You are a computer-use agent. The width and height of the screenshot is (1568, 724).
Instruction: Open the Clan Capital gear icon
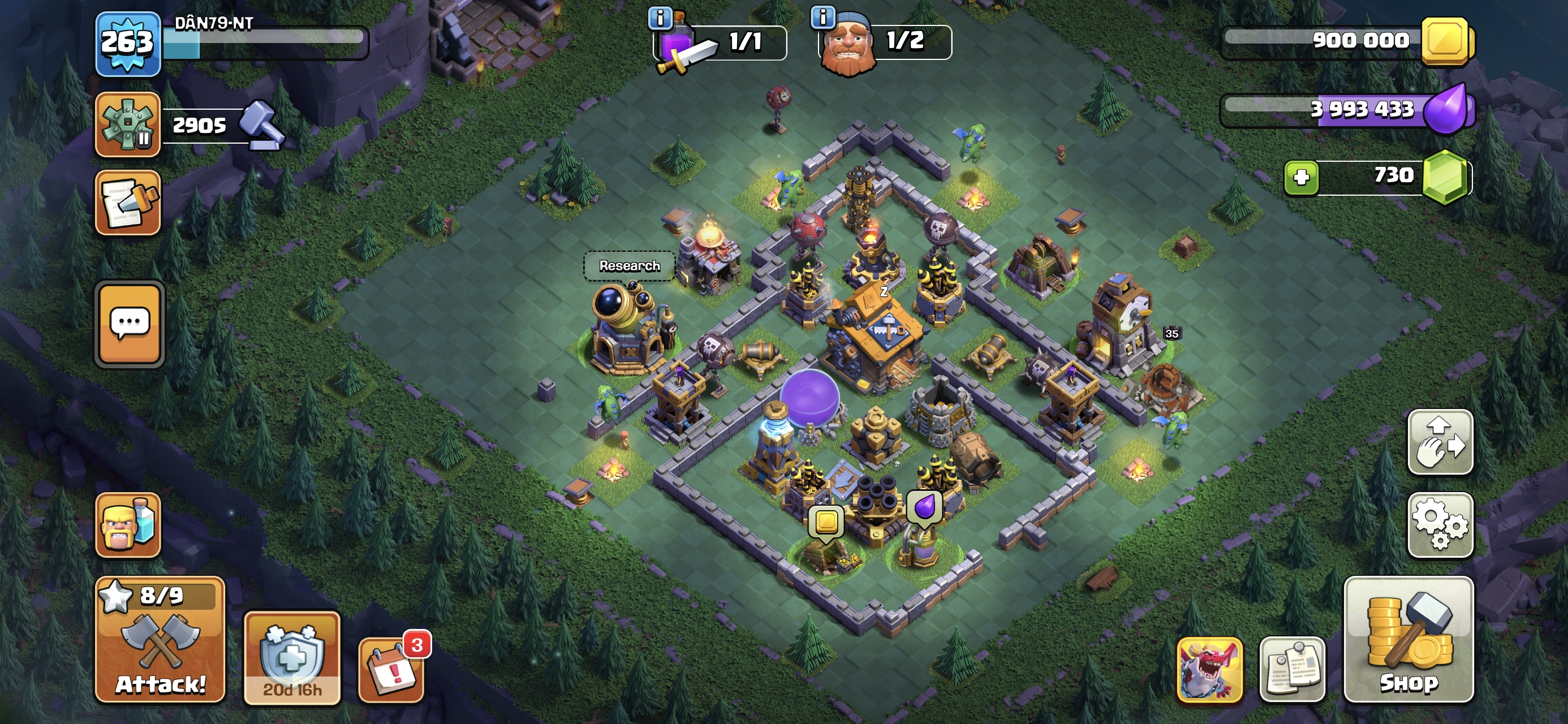[128, 124]
